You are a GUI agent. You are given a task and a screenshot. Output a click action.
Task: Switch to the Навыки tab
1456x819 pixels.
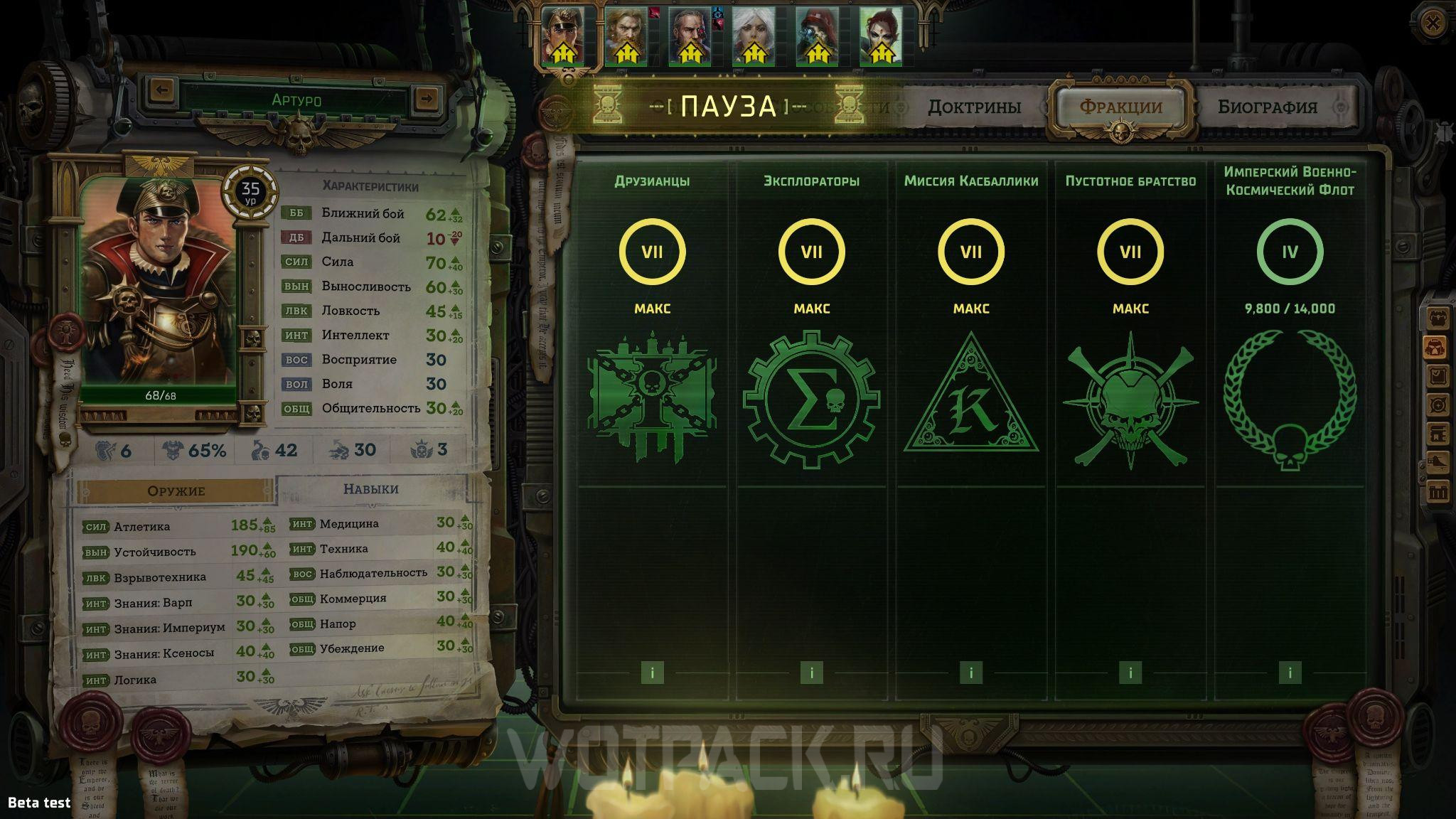370,489
